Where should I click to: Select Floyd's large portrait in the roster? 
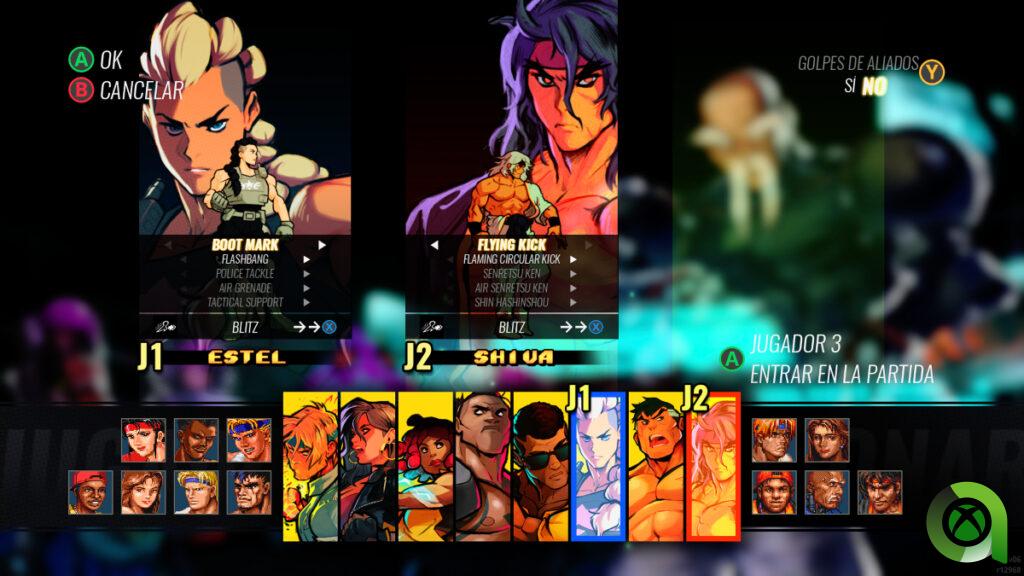click(483, 465)
